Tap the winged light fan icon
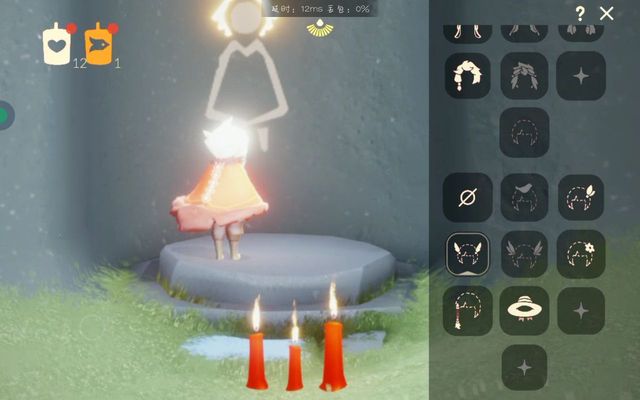This screenshot has width=640, height=400. point(320,30)
